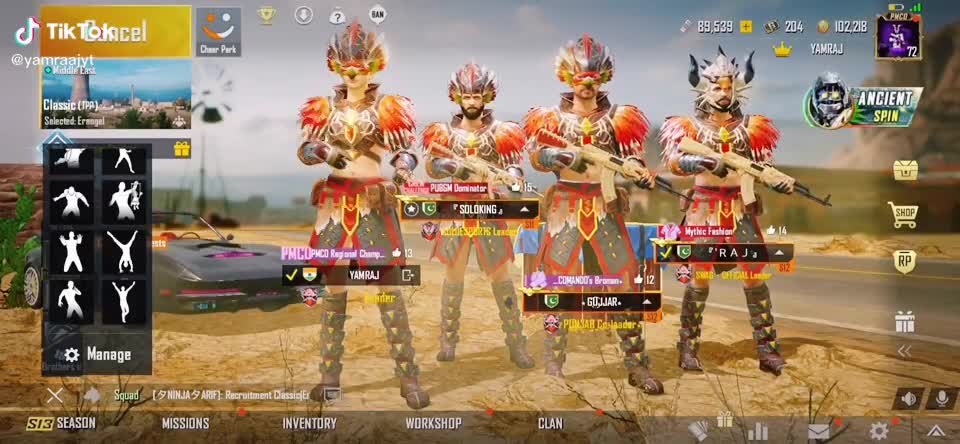Open the settings gear
This screenshot has width=960, height=444.
pyautogui.click(x=879, y=431)
